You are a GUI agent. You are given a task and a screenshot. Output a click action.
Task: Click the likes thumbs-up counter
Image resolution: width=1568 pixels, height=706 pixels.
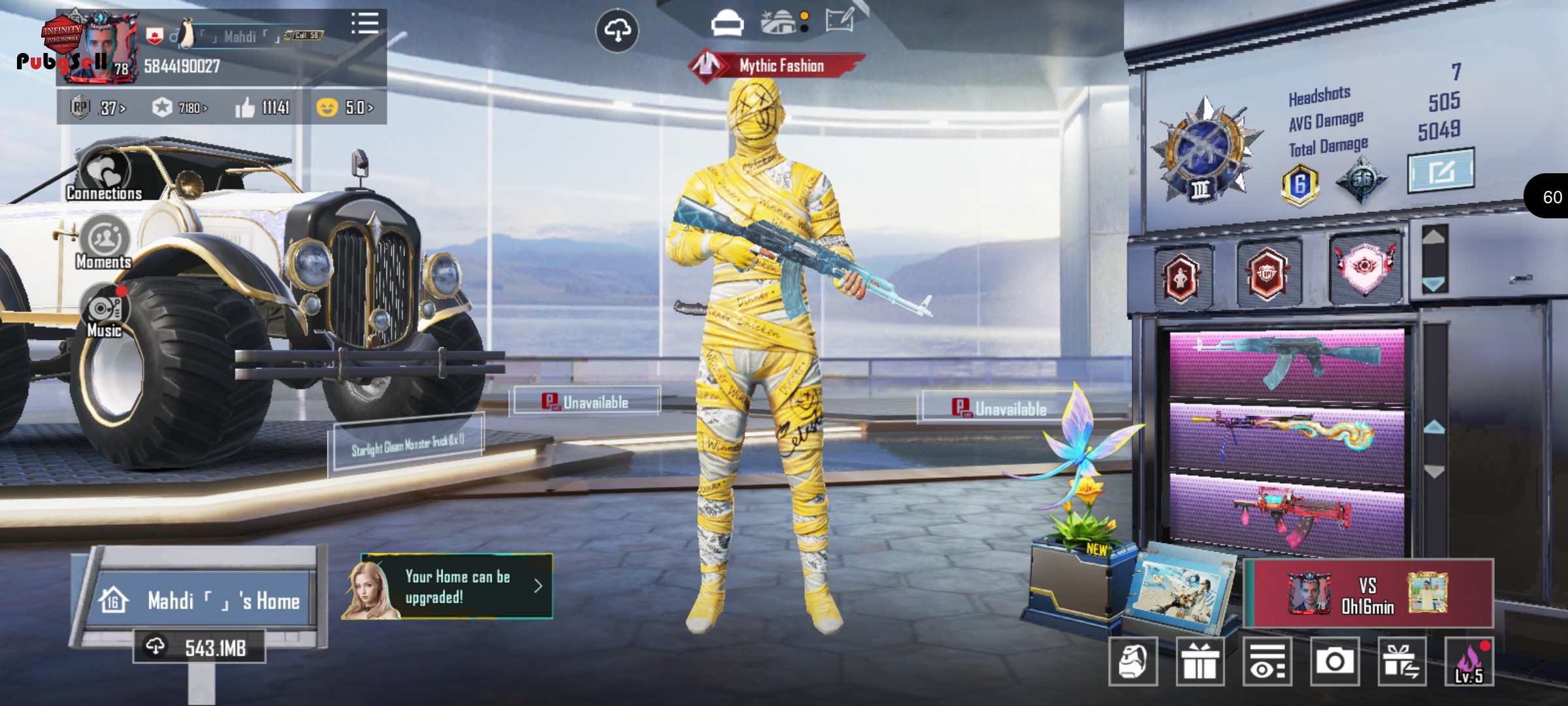coord(263,107)
